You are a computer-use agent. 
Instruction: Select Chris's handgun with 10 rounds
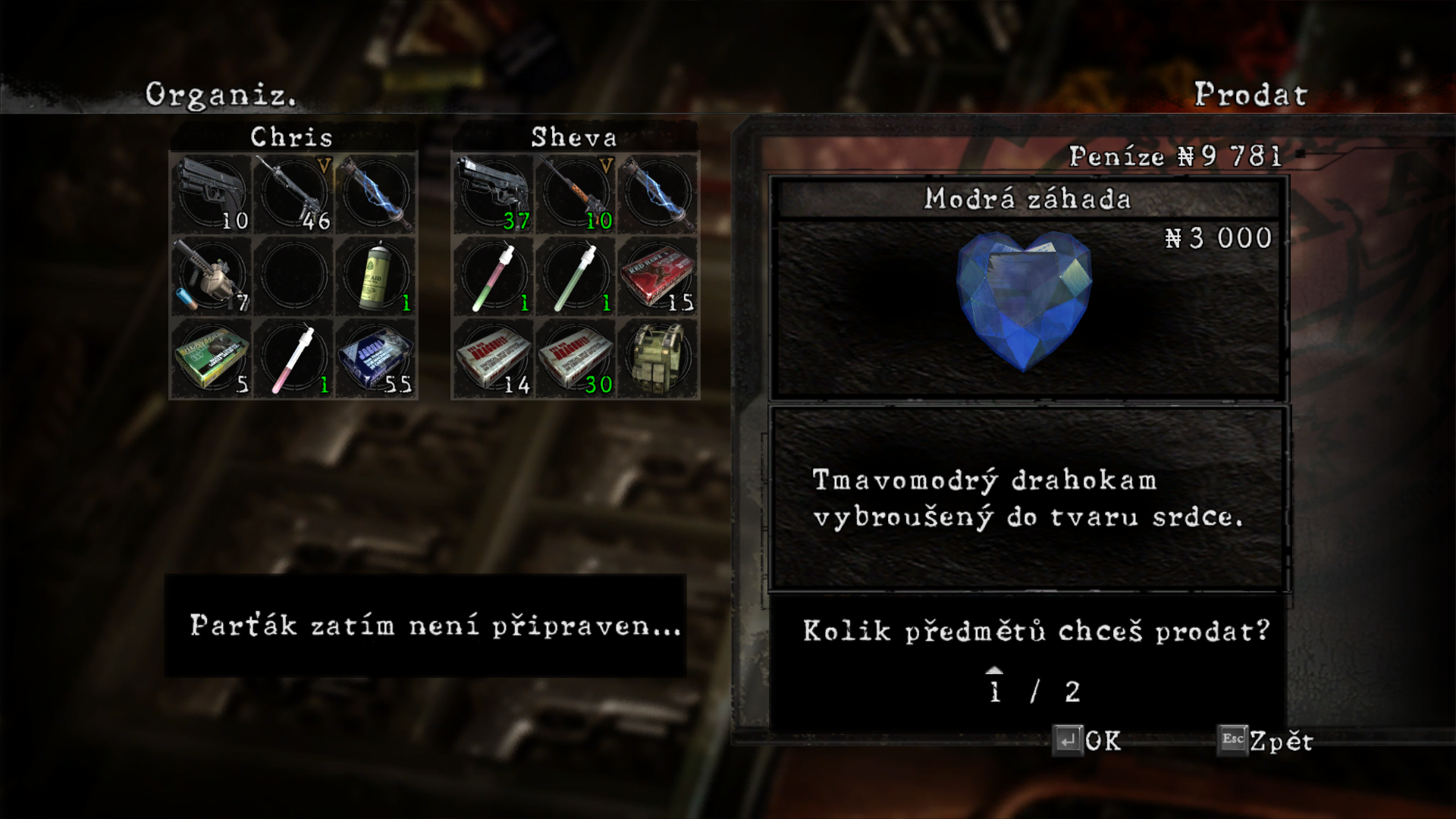211,193
